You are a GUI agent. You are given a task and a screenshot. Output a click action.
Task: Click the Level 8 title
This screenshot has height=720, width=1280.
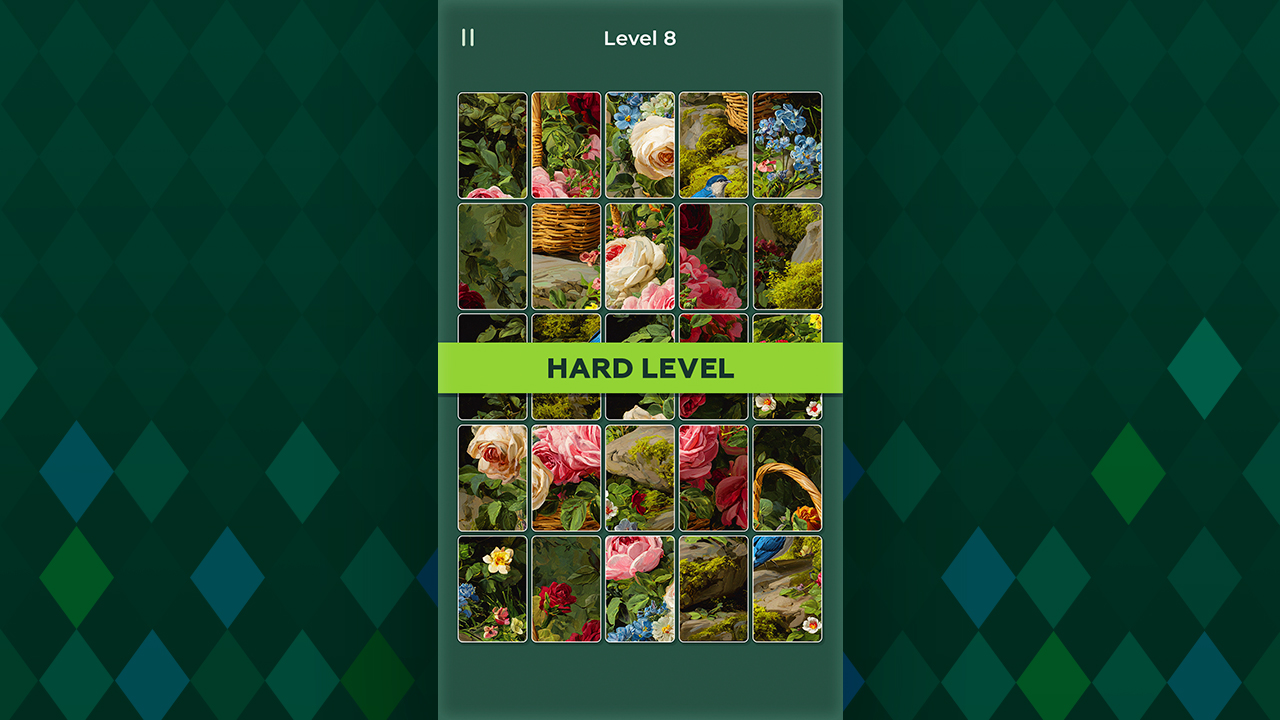(x=640, y=38)
